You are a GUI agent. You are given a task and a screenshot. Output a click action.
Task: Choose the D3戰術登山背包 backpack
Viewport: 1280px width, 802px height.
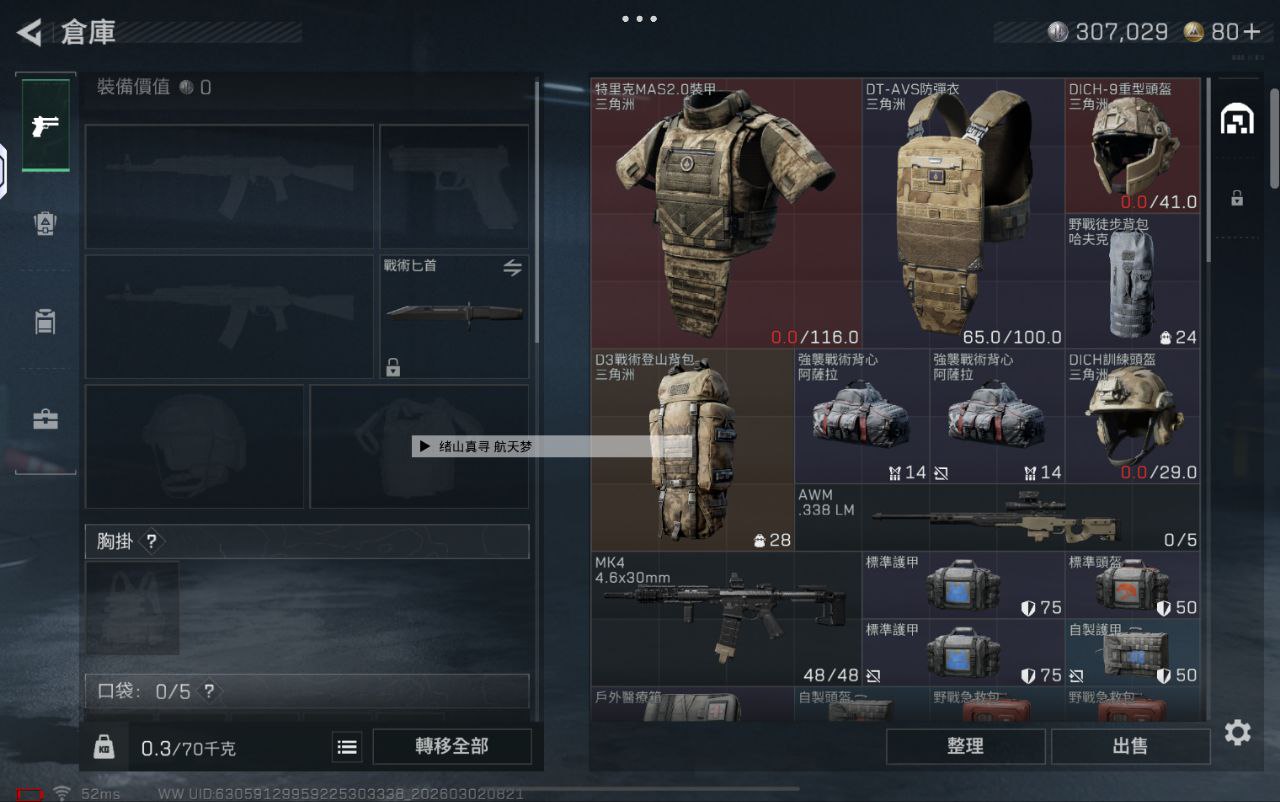(x=692, y=450)
